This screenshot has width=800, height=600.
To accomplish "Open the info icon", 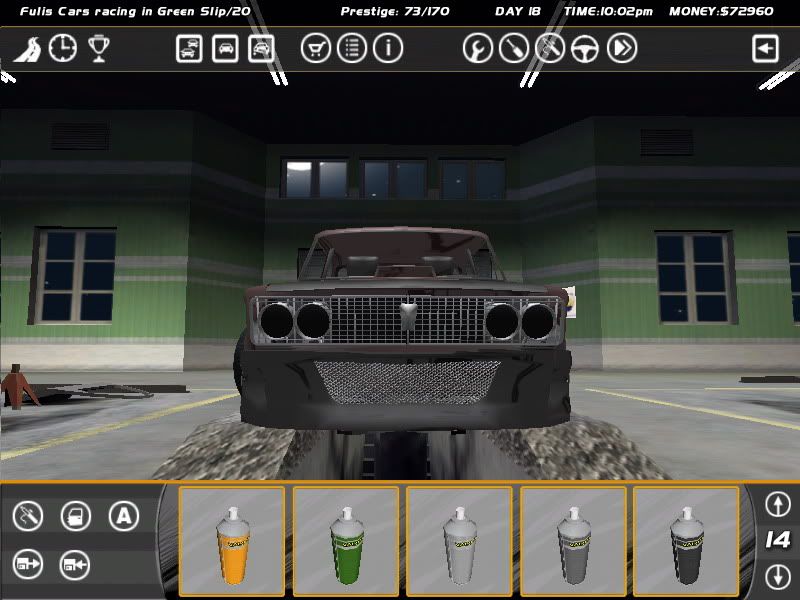I will [388, 48].
